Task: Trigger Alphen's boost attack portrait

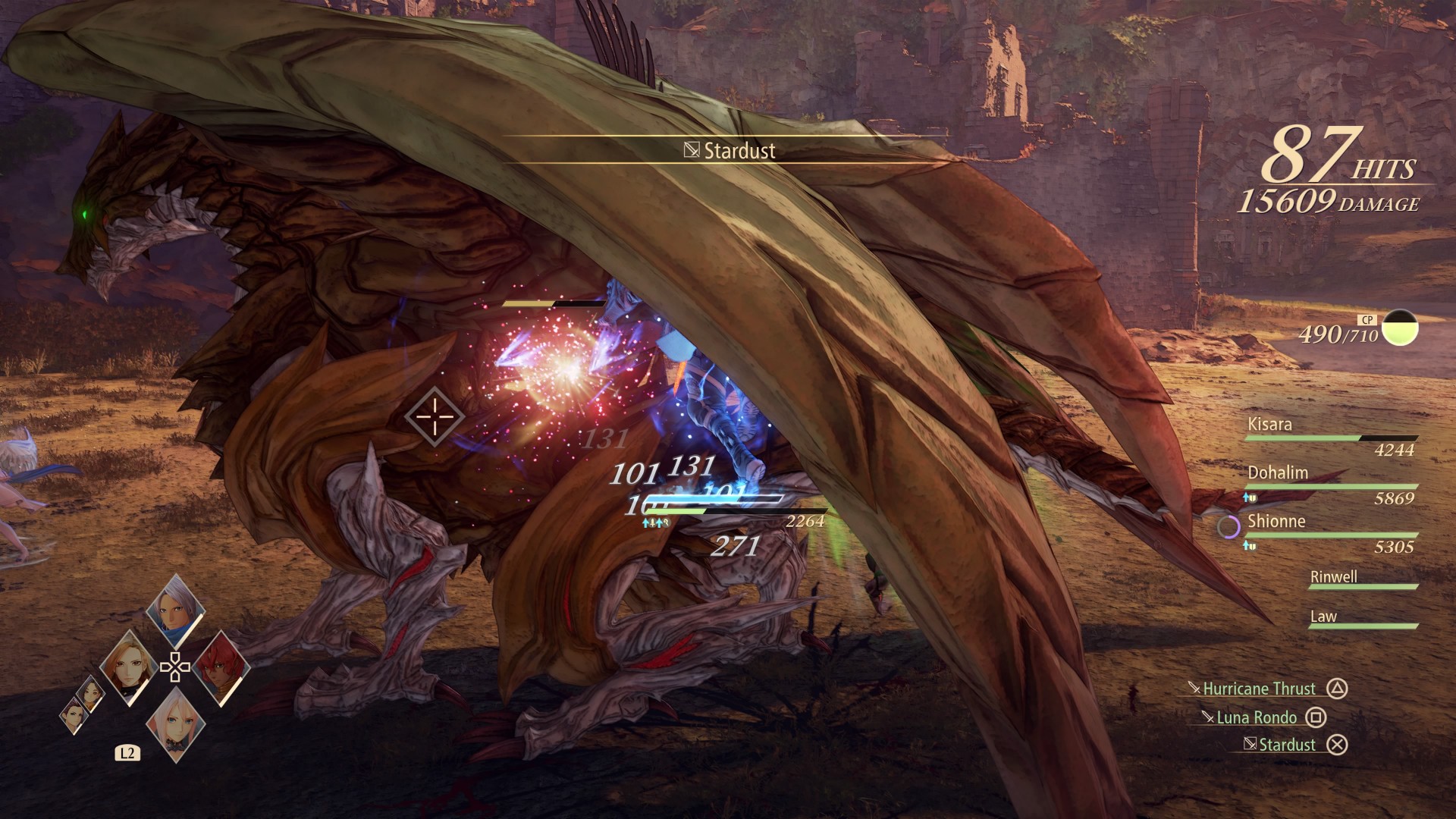Action: coord(175,610)
